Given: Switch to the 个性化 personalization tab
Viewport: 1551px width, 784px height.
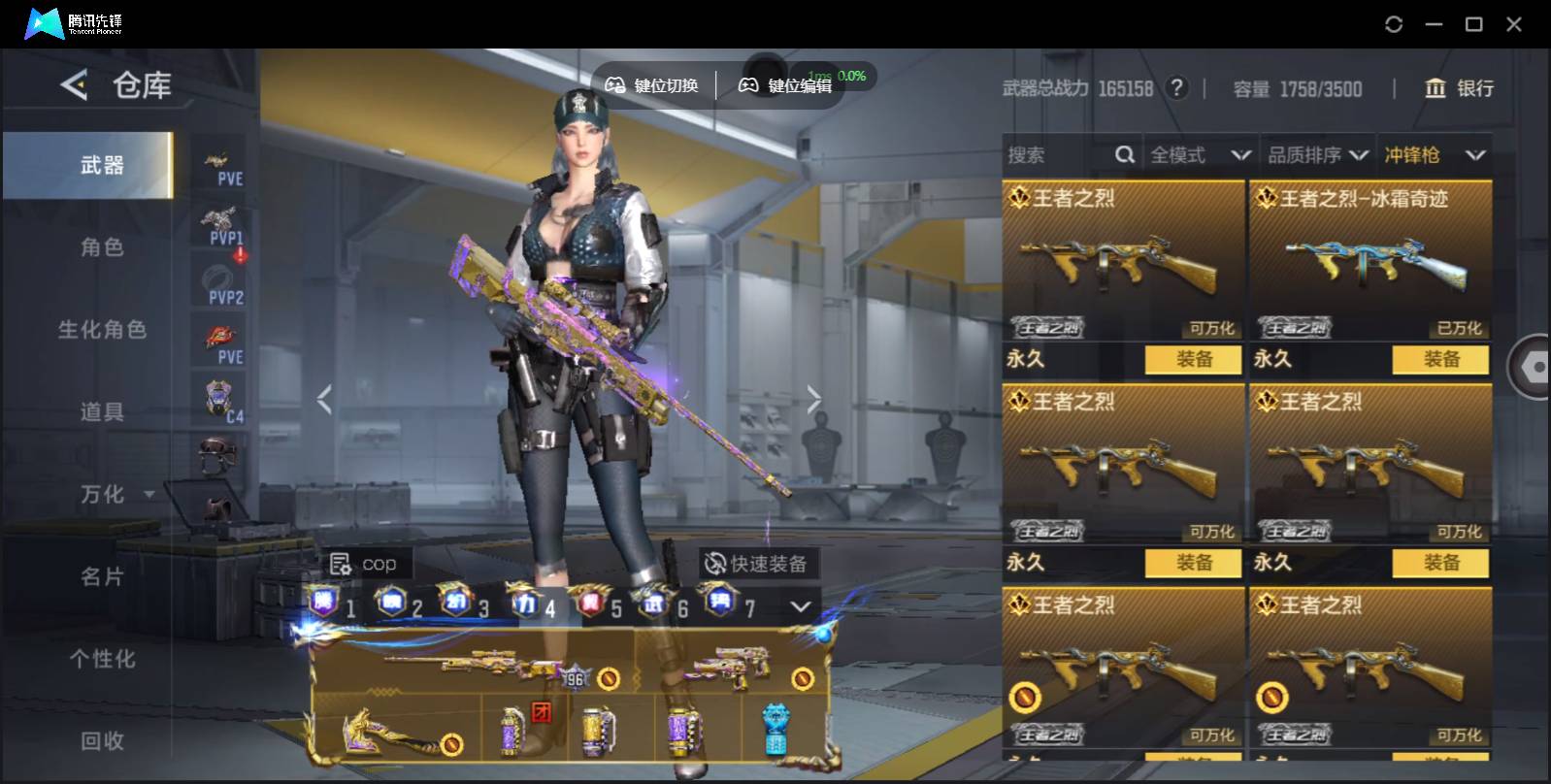Looking at the screenshot, I should [102, 660].
